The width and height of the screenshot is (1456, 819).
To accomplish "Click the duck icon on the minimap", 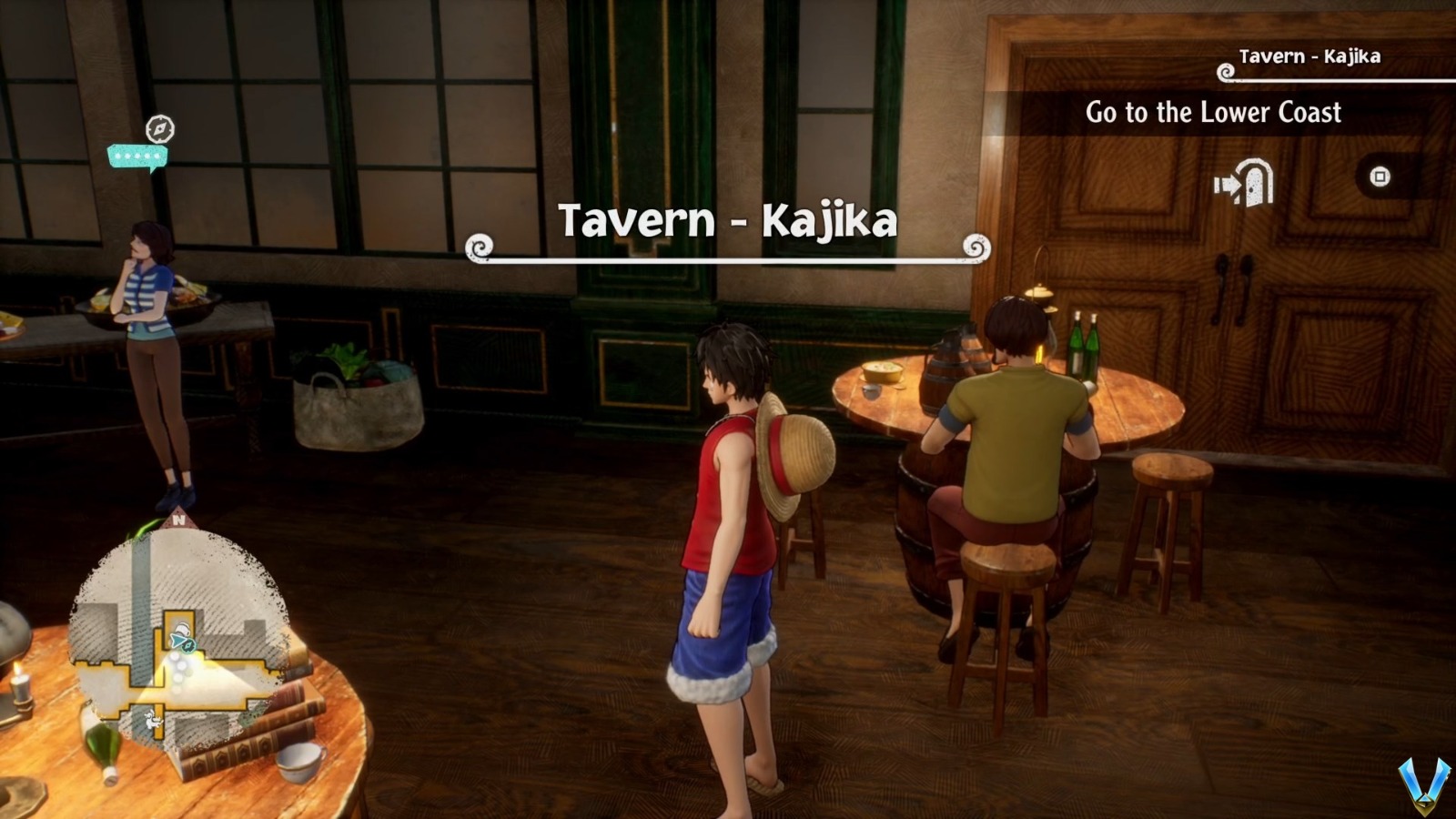I will [152, 720].
